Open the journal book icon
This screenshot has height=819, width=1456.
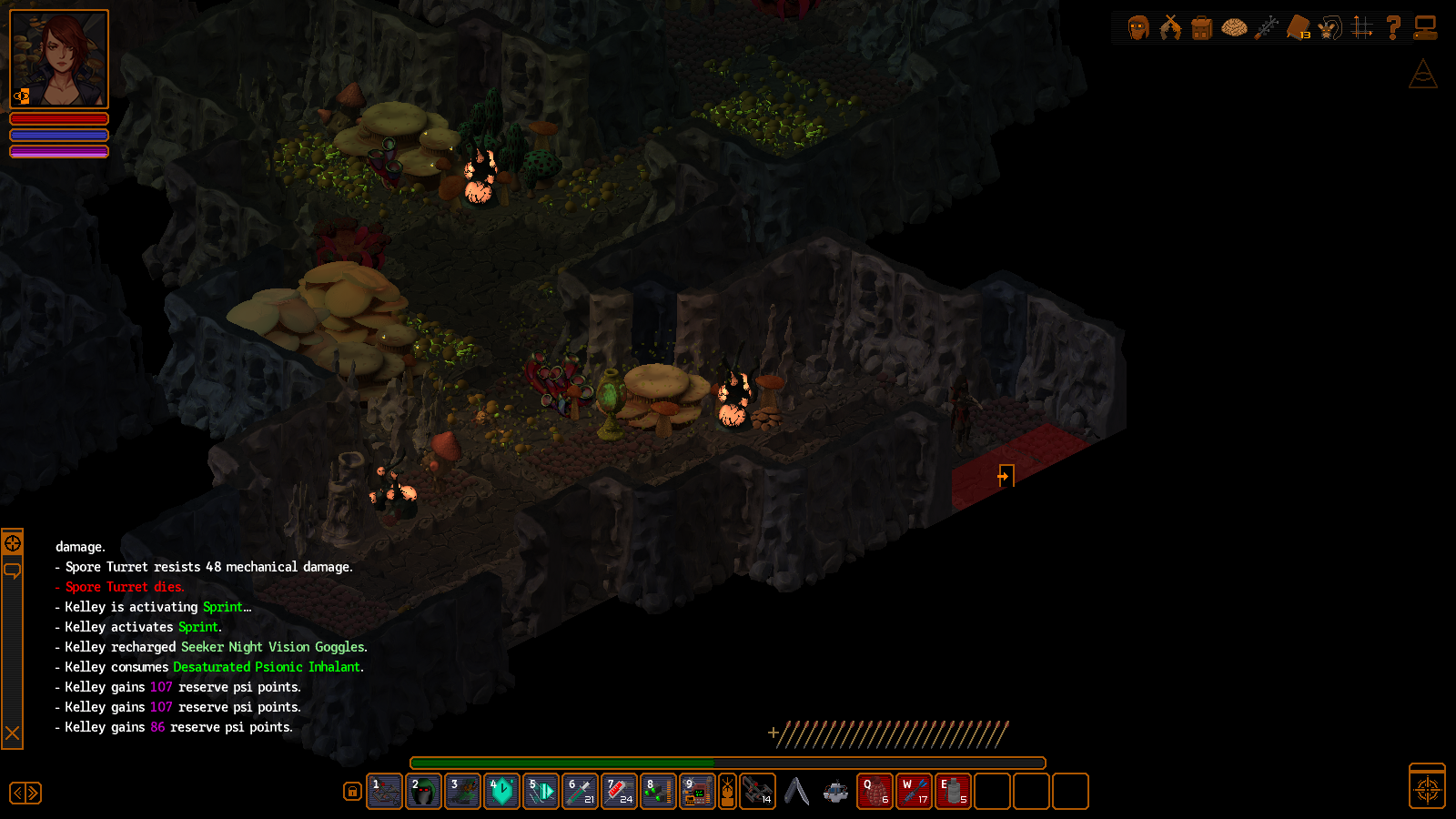pos(1299,28)
